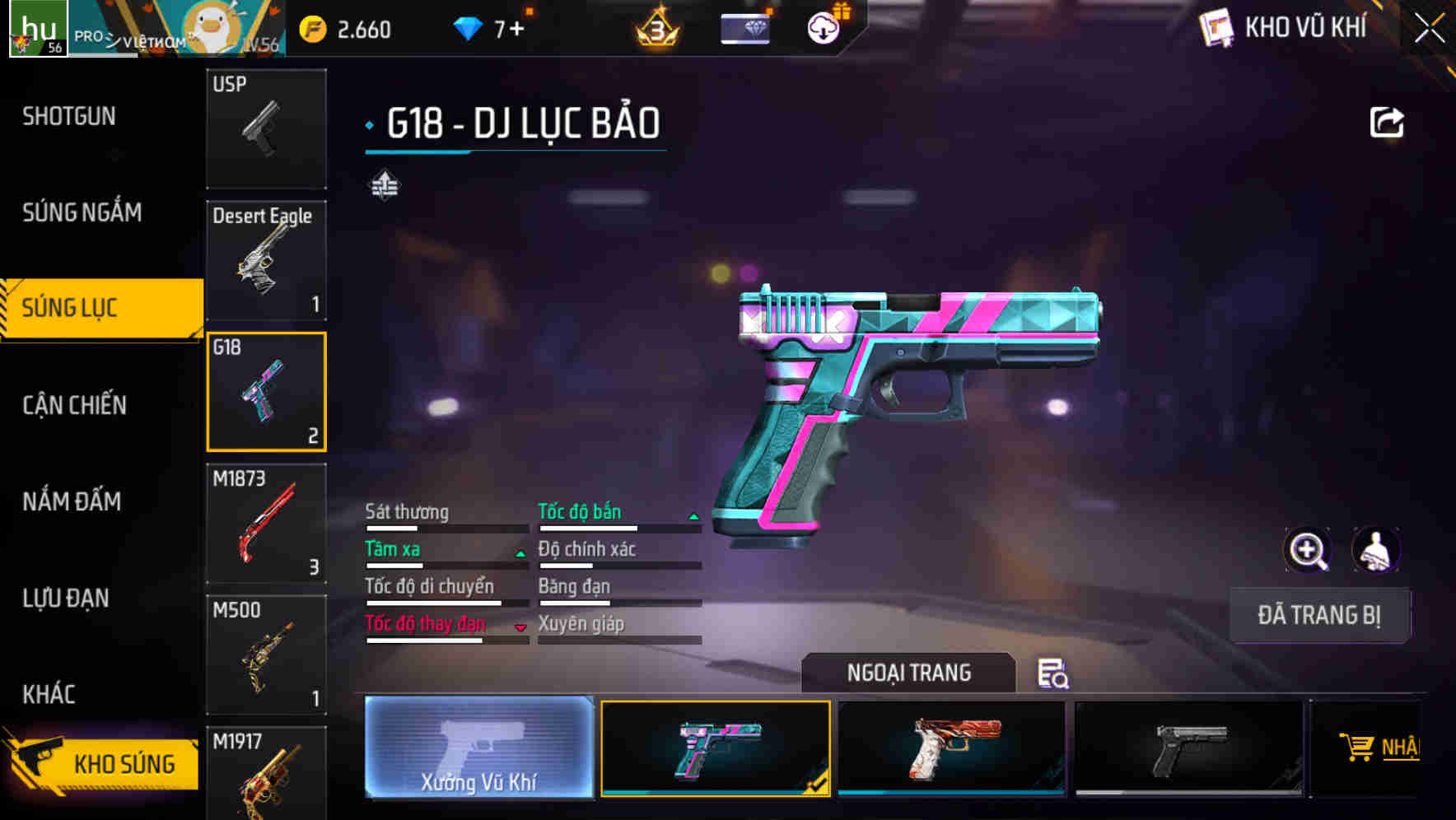The image size is (1456, 820).
Task: Open the diamond membership card icon
Action: tap(742, 27)
